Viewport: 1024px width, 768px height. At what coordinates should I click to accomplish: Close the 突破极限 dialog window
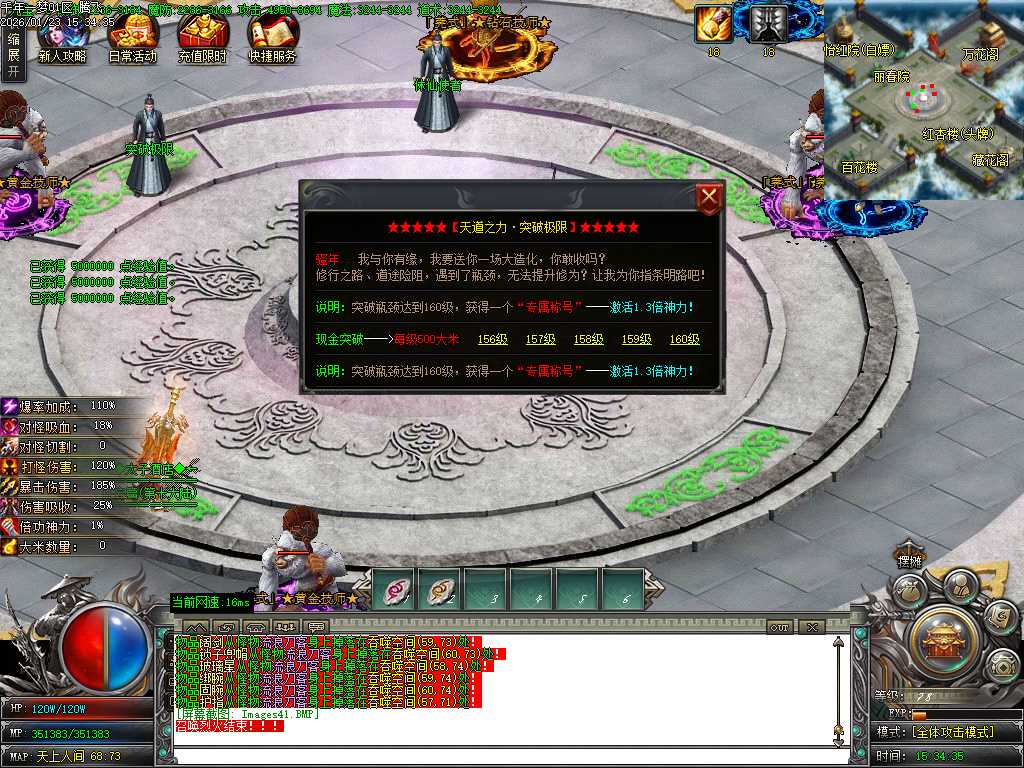click(x=709, y=198)
